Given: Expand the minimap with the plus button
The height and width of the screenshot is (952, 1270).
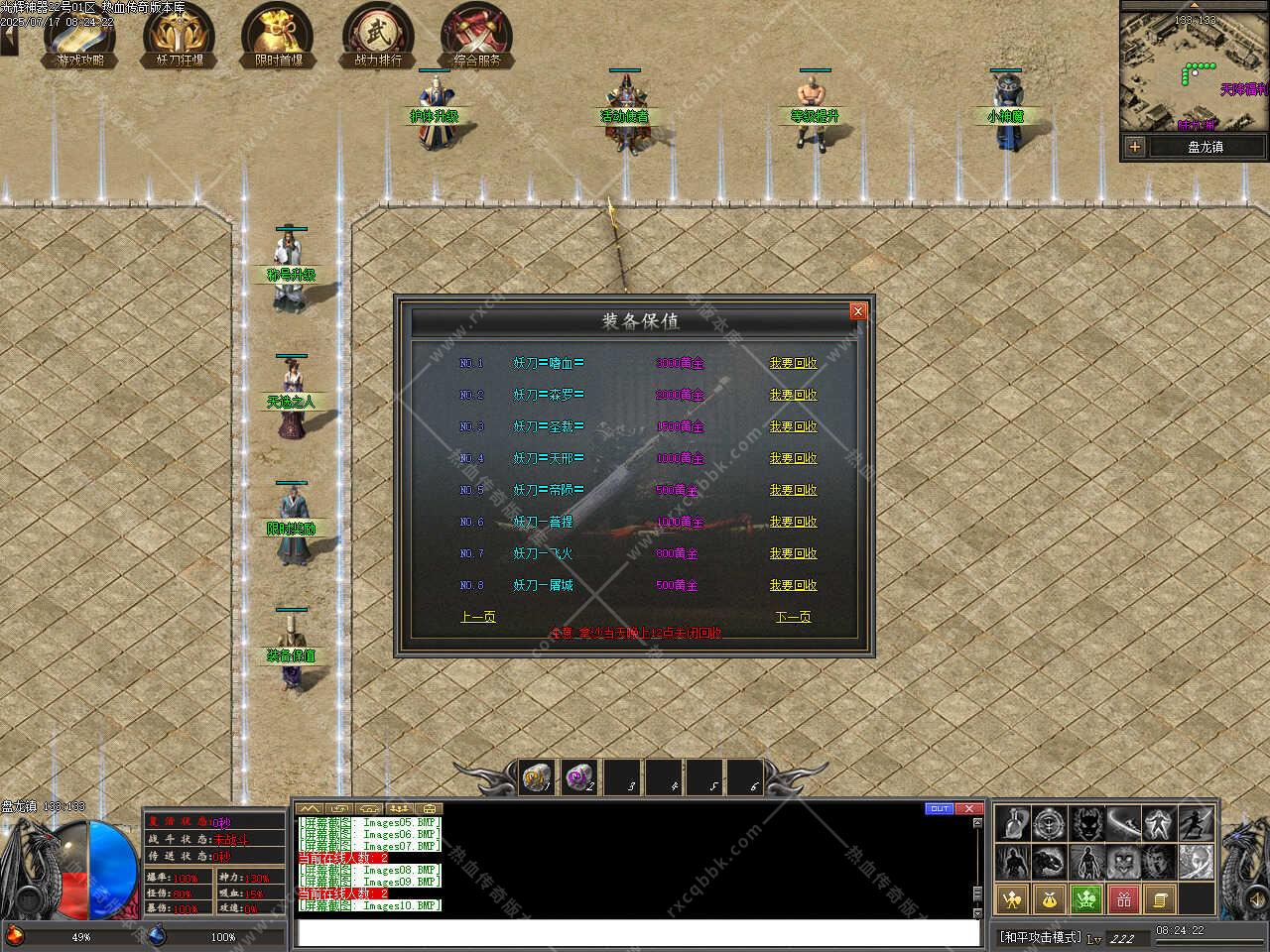Looking at the screenshot, I should point(1135,147).
